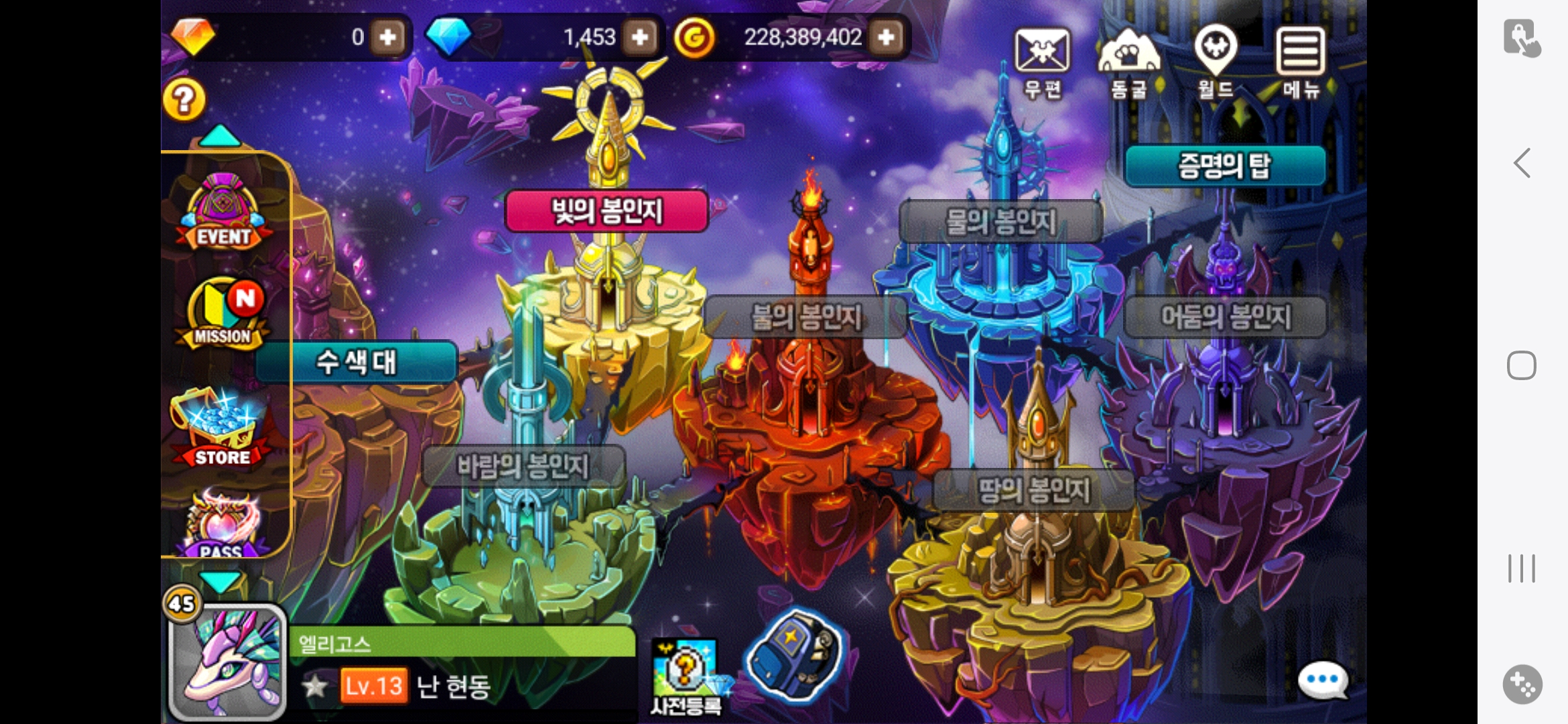Select the 불의 봉인지 stage label
Viewport: 1568px width, 724px height.
tap(806, 317)
